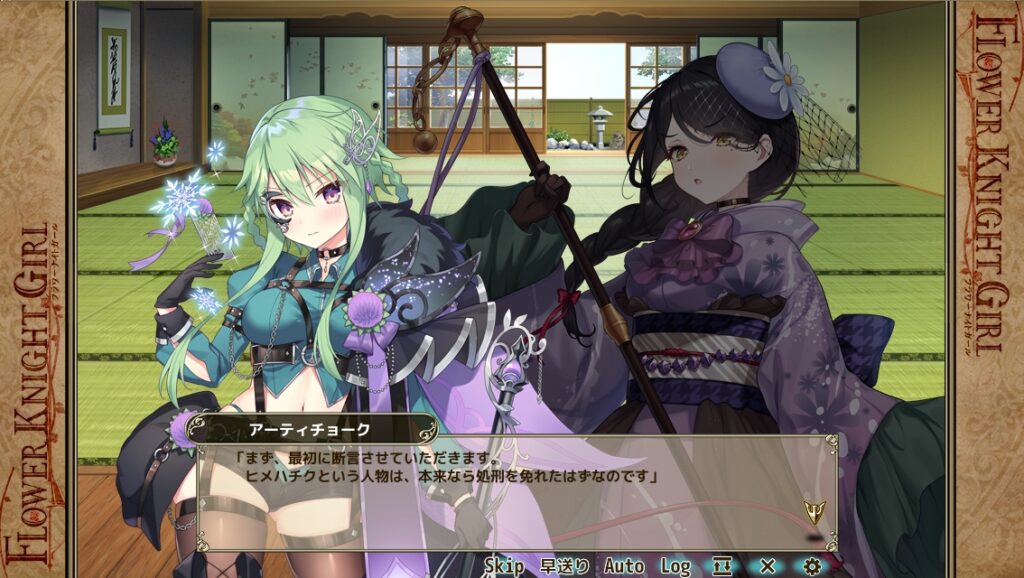Open settings via the gear icon
Image resolution: width=1024 pixels, height=578 pixels.
point(812,566)
